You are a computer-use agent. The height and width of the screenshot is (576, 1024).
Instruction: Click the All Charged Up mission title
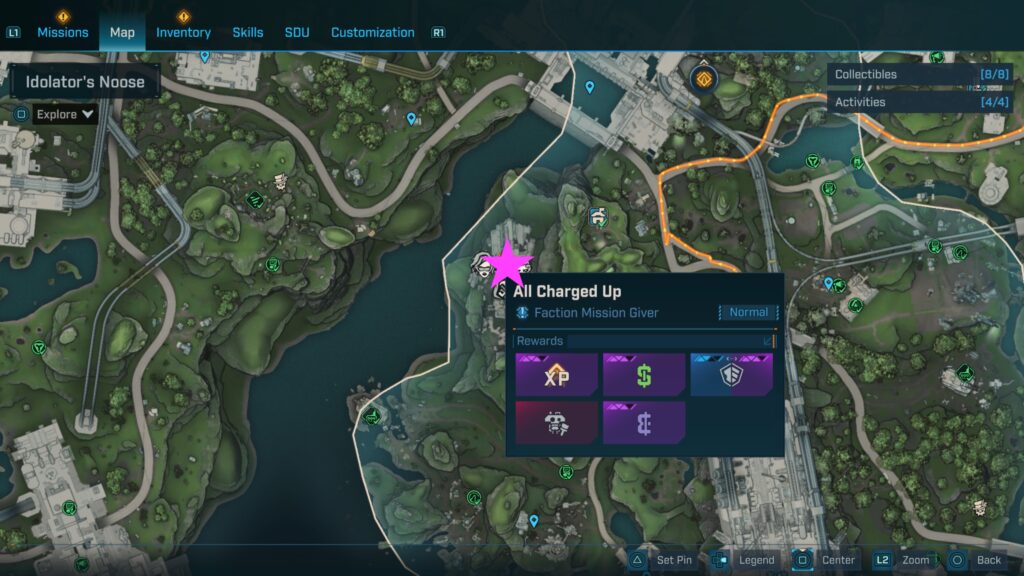pyautogui.click(x=567, y=291)
